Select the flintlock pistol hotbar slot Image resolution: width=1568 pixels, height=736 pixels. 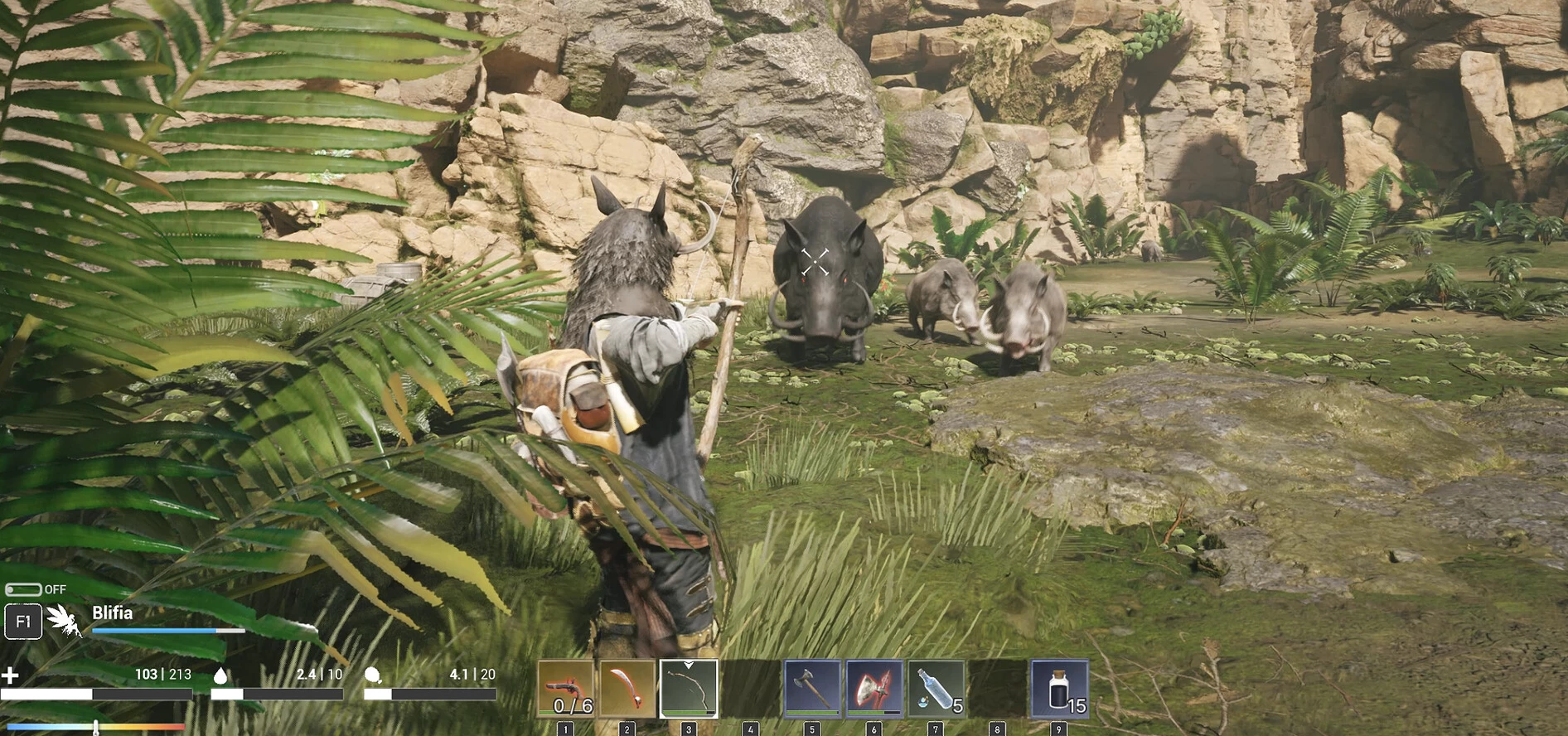566,688
